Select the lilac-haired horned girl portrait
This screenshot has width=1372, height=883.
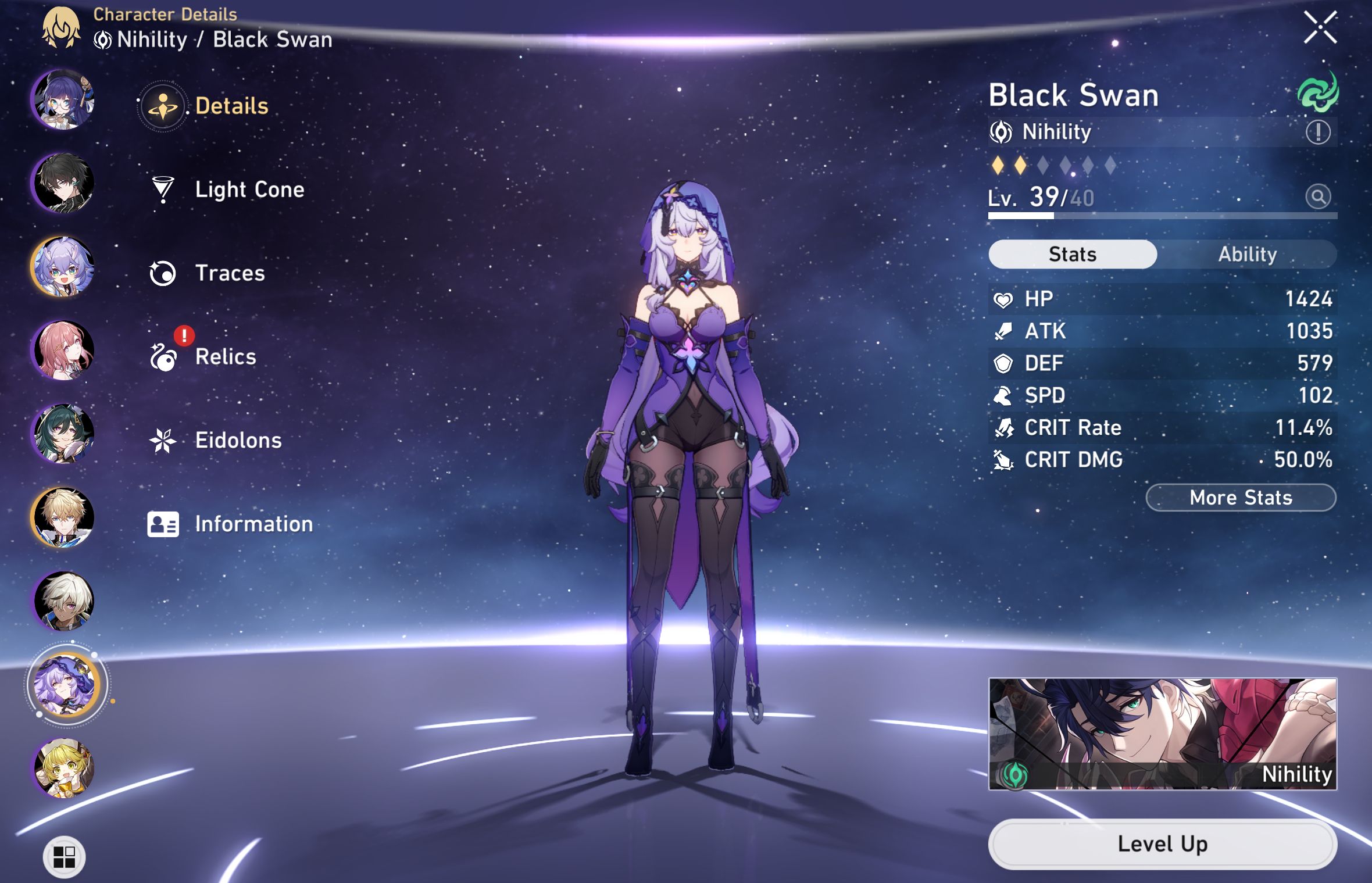tap(63, 267)
